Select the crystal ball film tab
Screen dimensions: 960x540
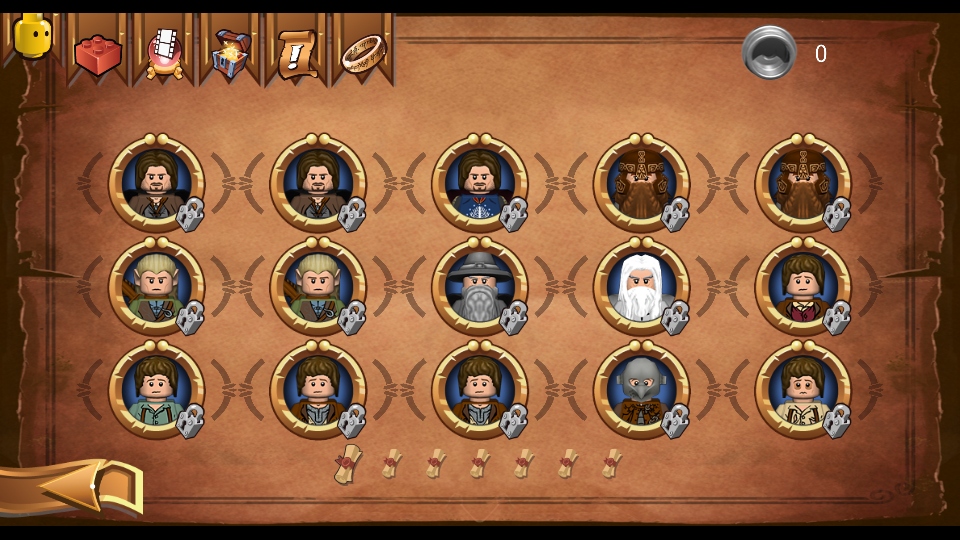(164, 50)
